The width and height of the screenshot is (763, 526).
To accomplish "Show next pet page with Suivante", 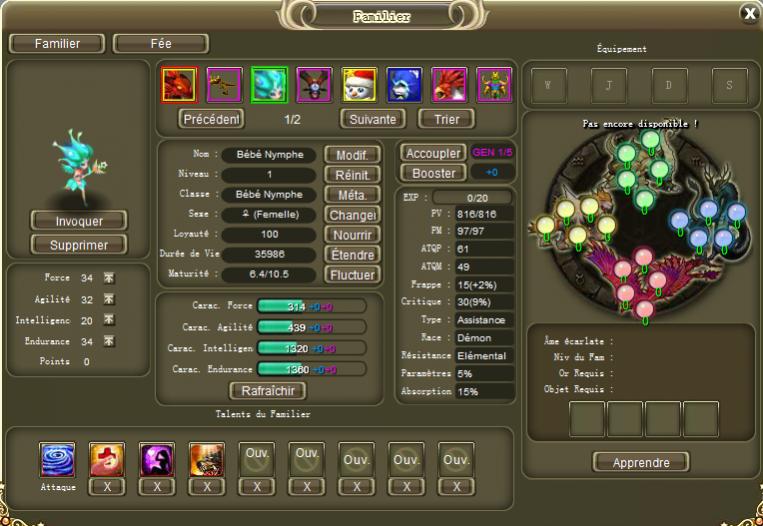I will click(x=372, y=119).
